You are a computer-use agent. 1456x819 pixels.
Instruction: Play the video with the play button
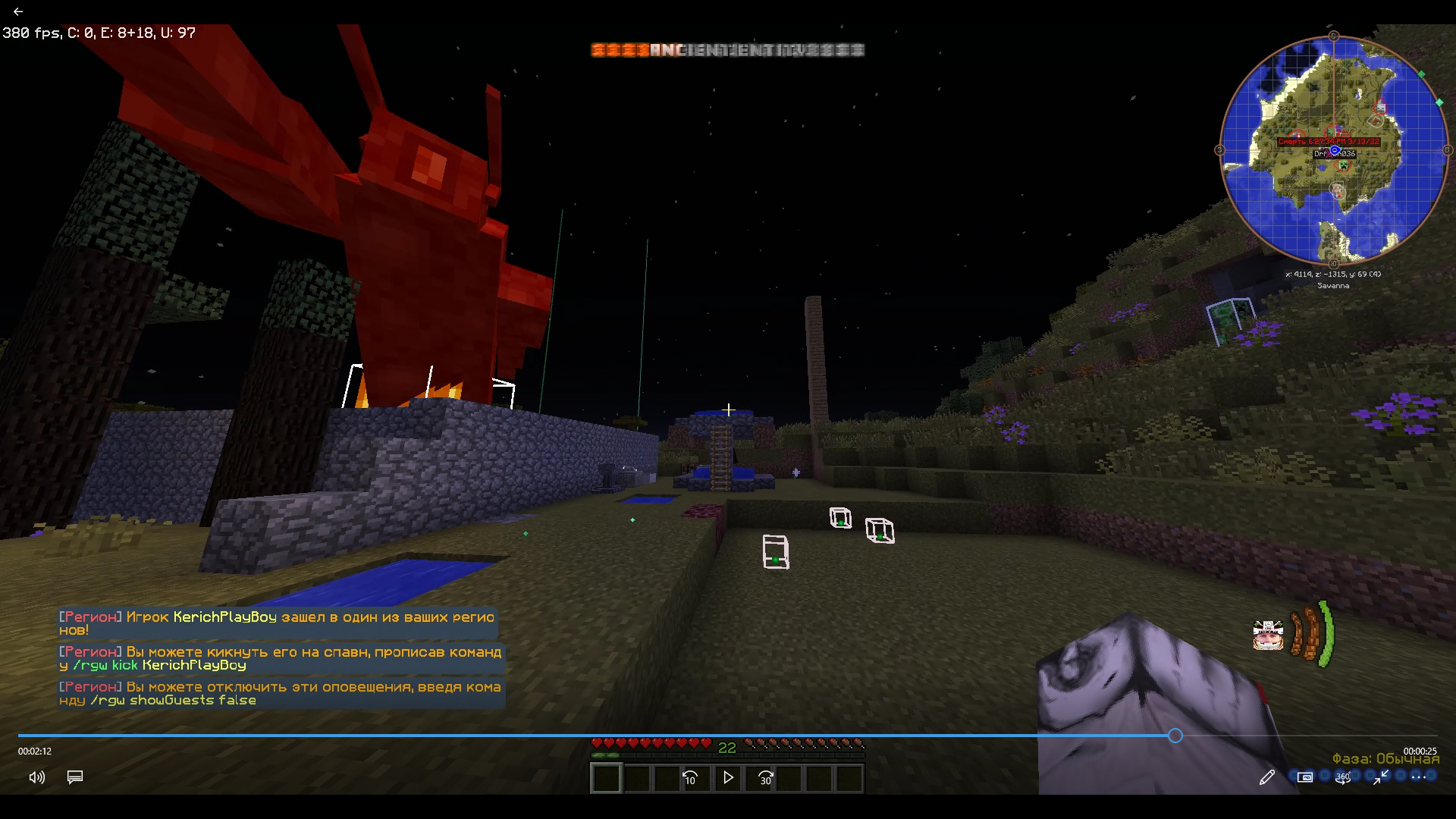pyautogui.click(x=728, y=777)
